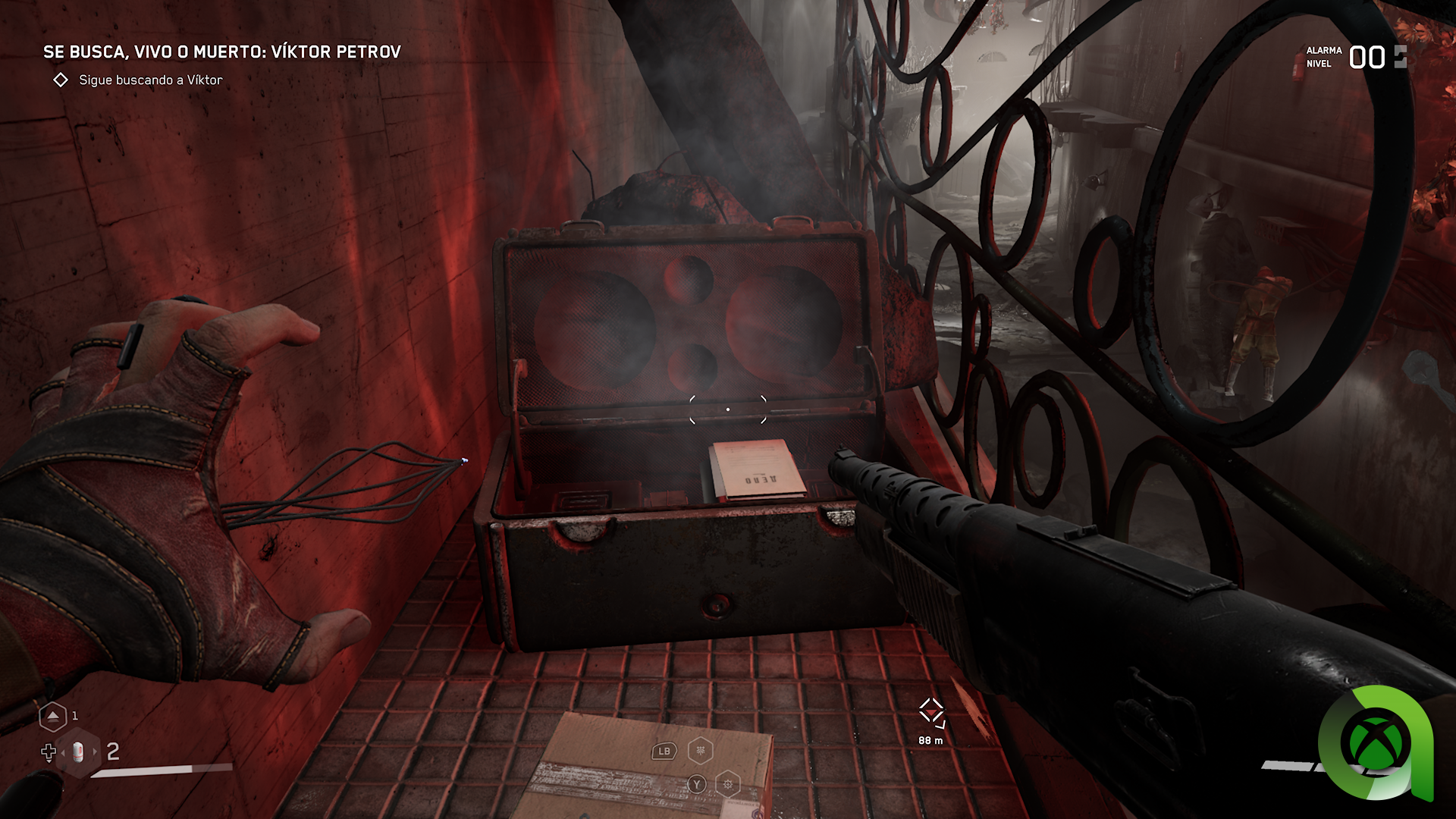1456x819 pixels.
Task: Cycle consumable with the left arrow
Action: [x=64, y=752]
